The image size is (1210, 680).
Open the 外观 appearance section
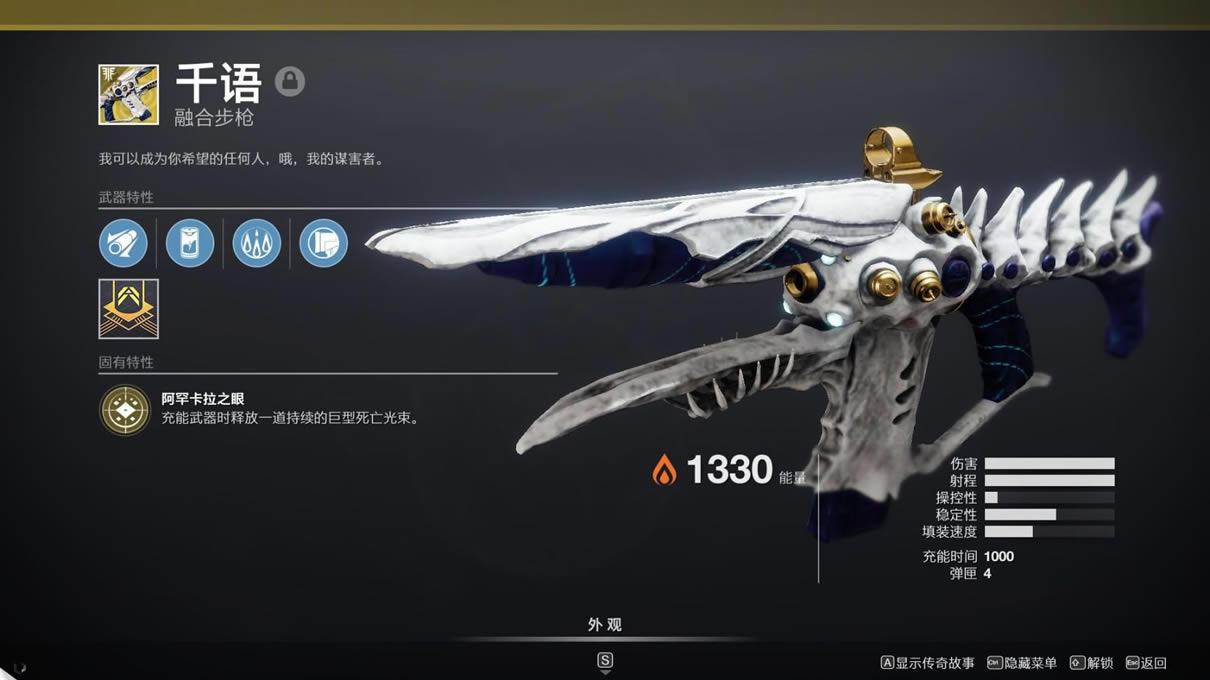tap(604, 625)
